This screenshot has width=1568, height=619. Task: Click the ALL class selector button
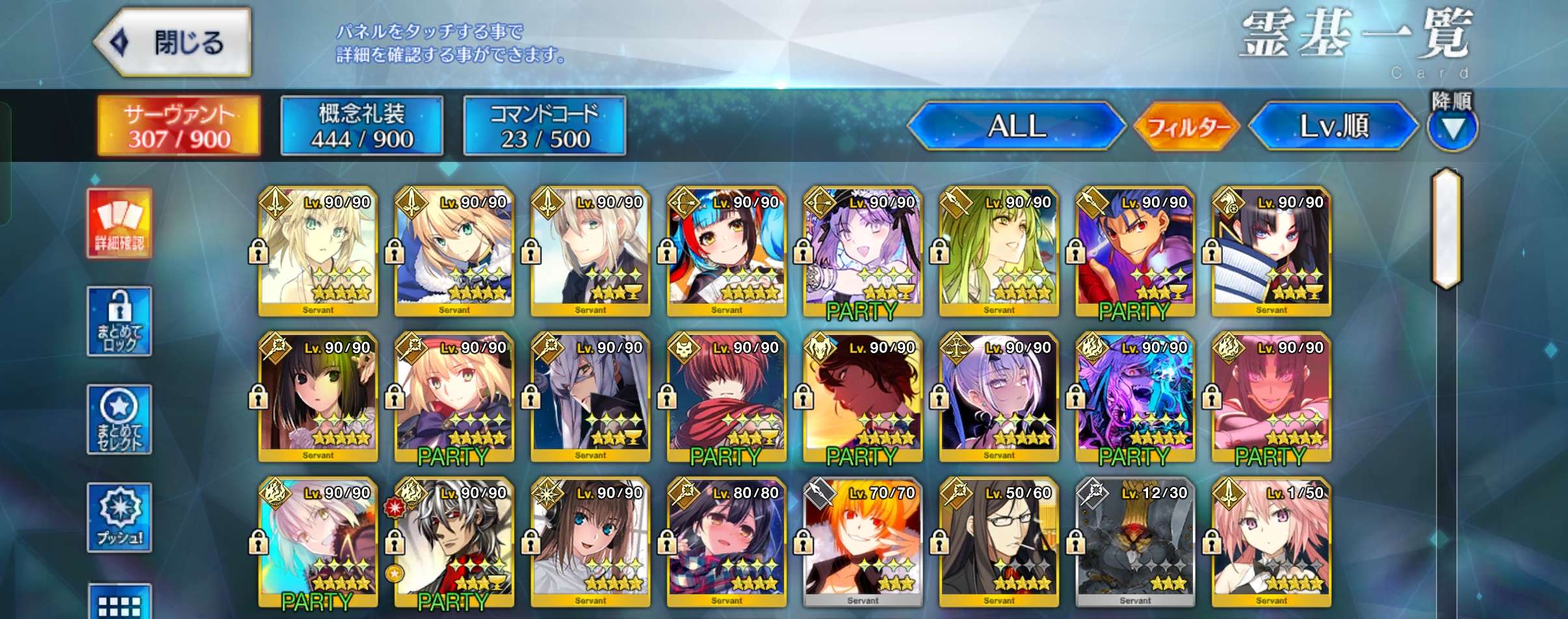click(x=1016, y=126)
